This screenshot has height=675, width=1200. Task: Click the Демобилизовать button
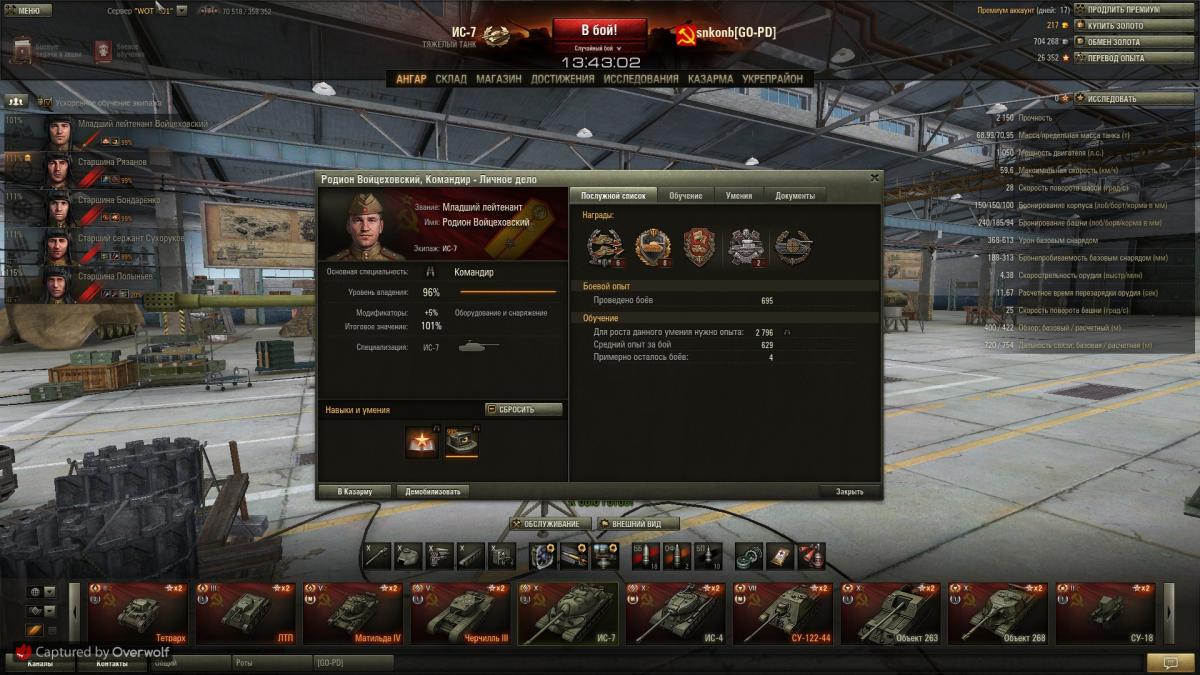pos(432,492)
